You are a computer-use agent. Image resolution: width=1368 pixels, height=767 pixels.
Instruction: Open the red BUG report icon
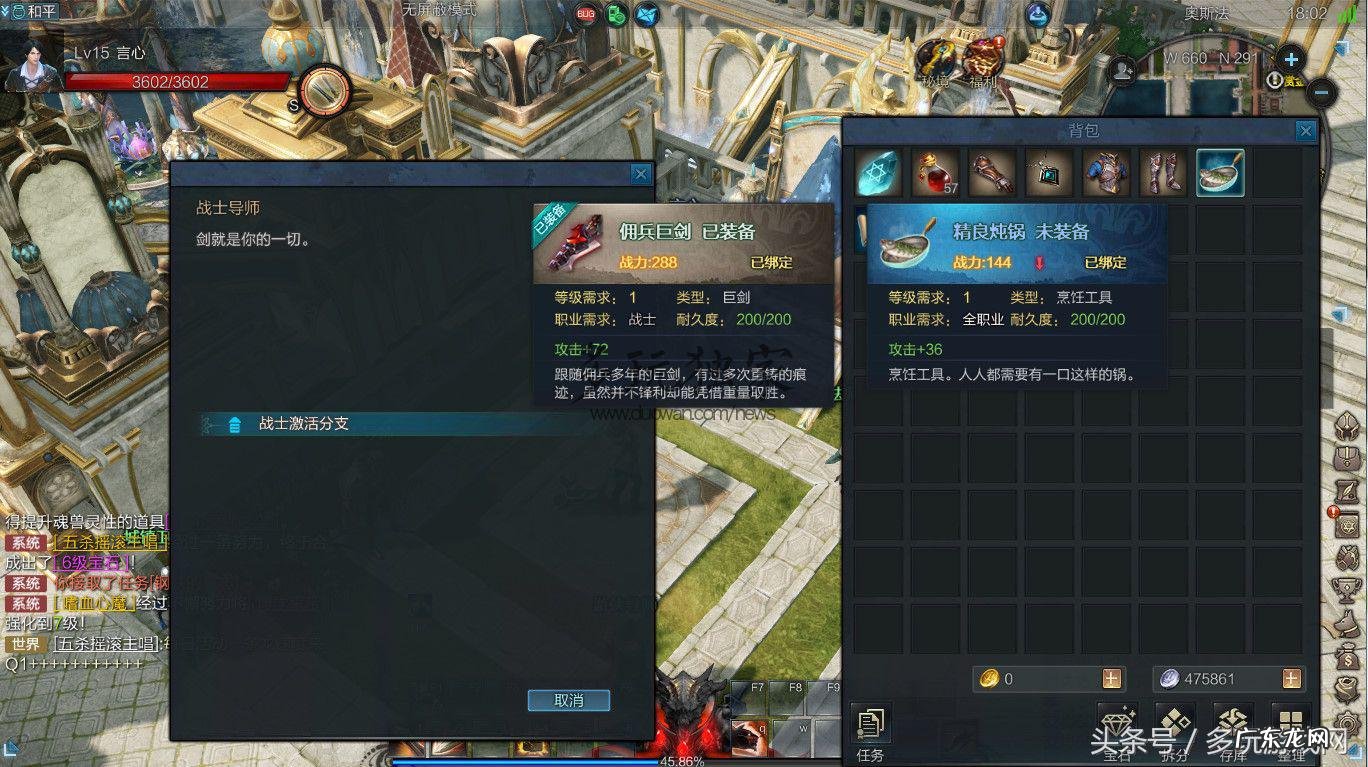(586, 14)
